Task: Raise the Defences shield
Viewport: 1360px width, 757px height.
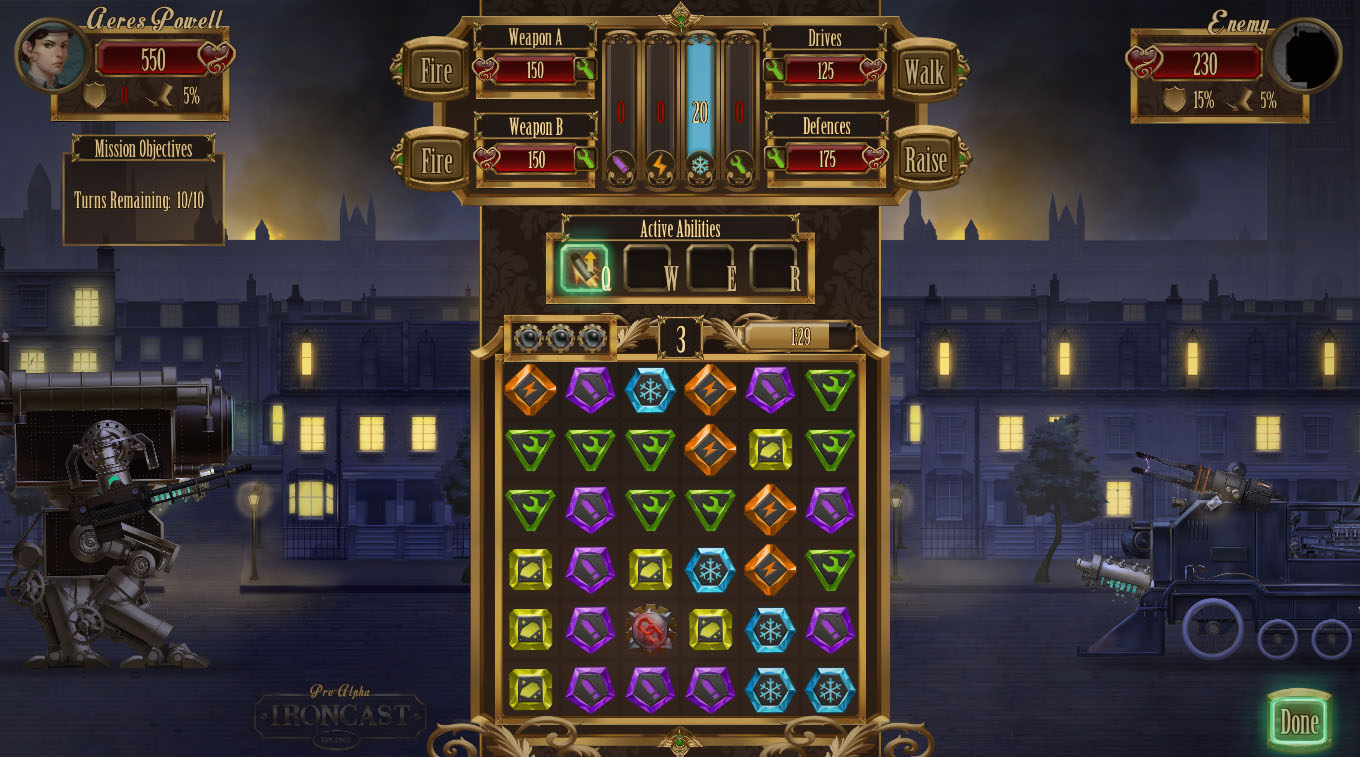Action: 925,160
